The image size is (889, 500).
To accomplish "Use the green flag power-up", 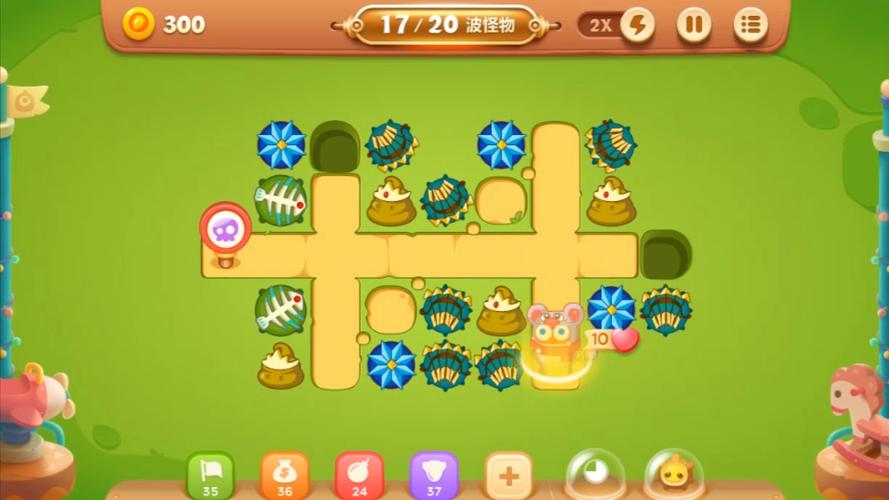I will [210, 474].
